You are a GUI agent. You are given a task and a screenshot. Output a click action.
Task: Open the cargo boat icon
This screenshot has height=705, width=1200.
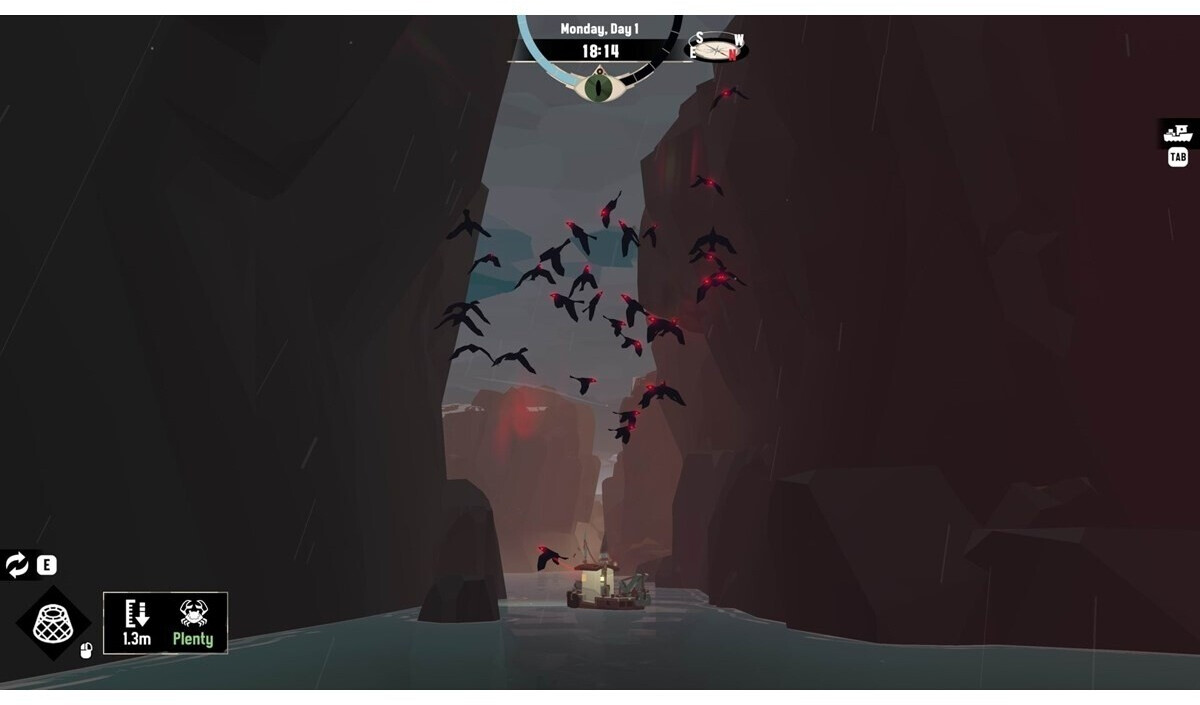pyautogui.click(x=1178, y=134)
